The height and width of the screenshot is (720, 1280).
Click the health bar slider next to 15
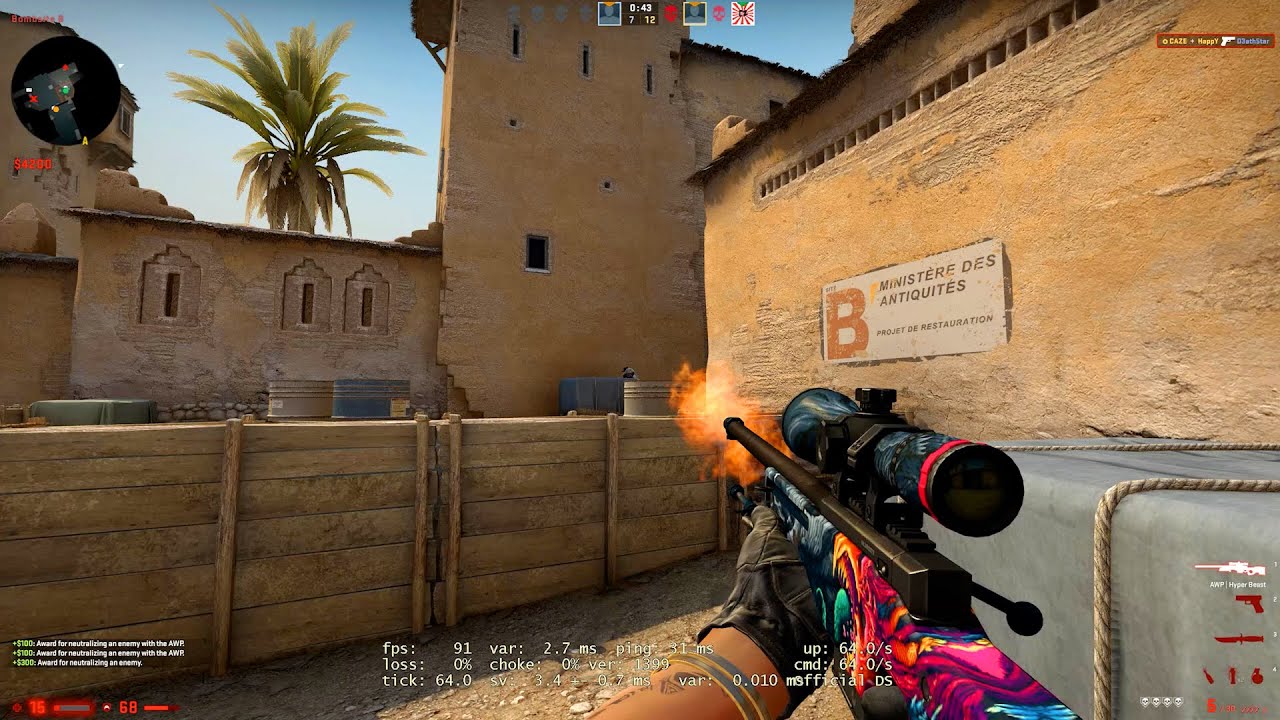click(73, 708)
